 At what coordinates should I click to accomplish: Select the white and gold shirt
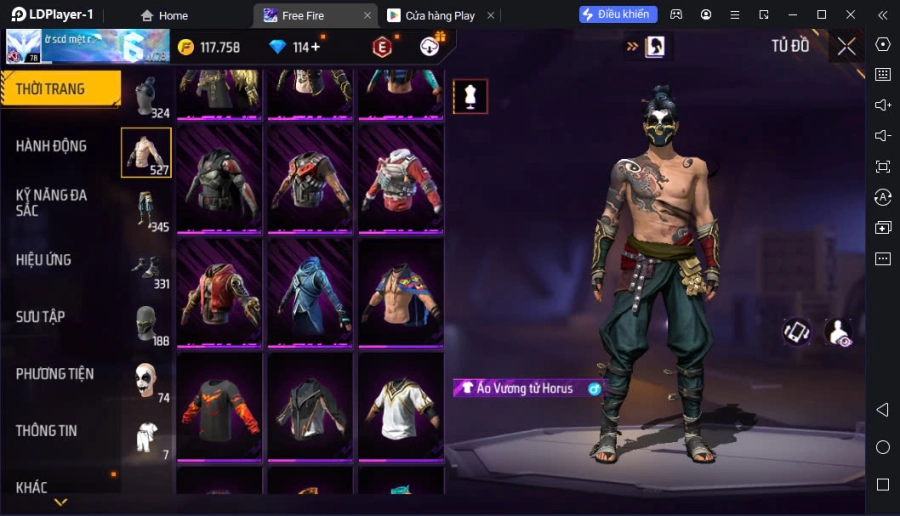coord(400,406)
